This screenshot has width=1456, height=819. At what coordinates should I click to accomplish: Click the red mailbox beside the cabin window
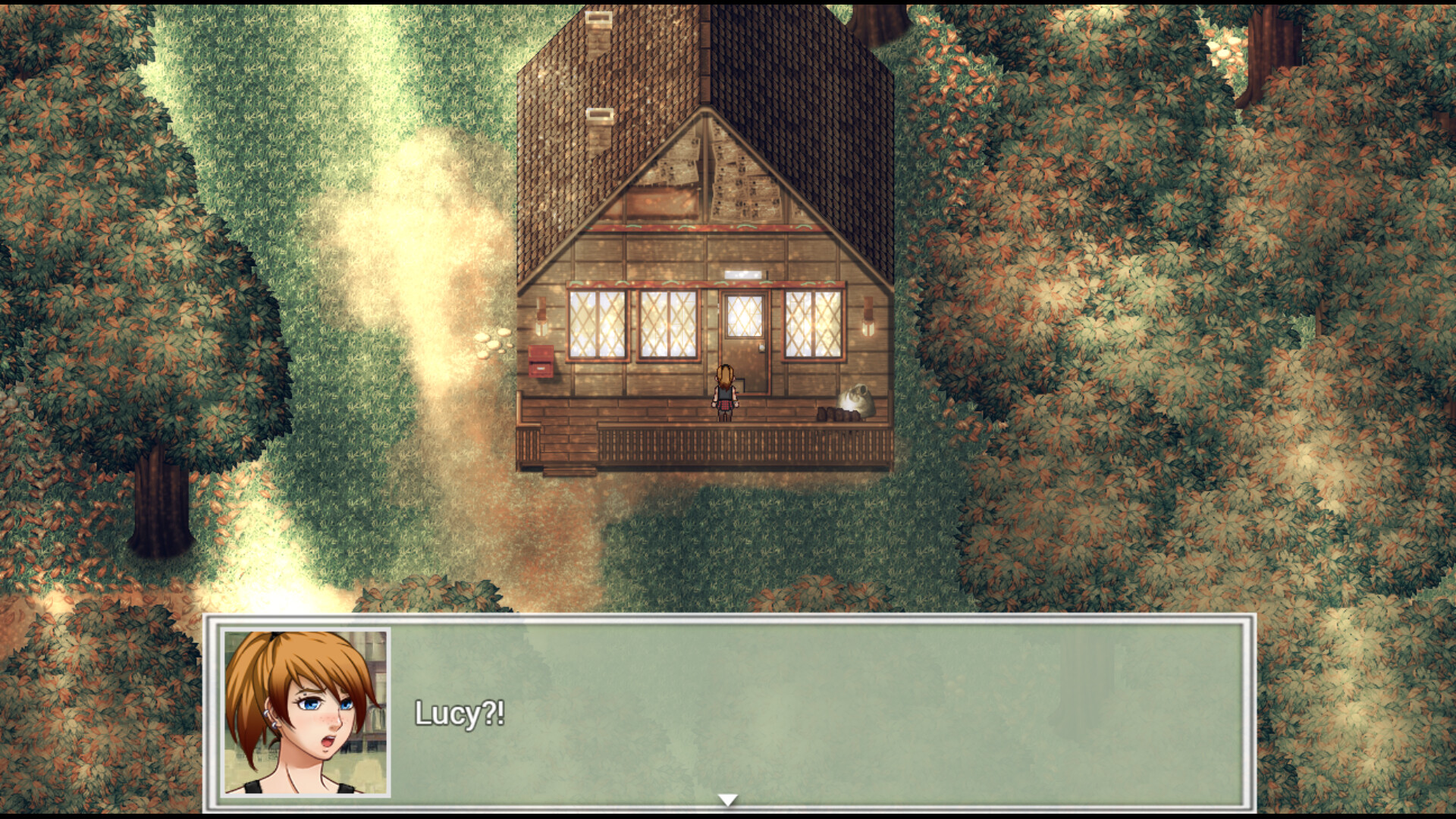(x=541, y=361)
